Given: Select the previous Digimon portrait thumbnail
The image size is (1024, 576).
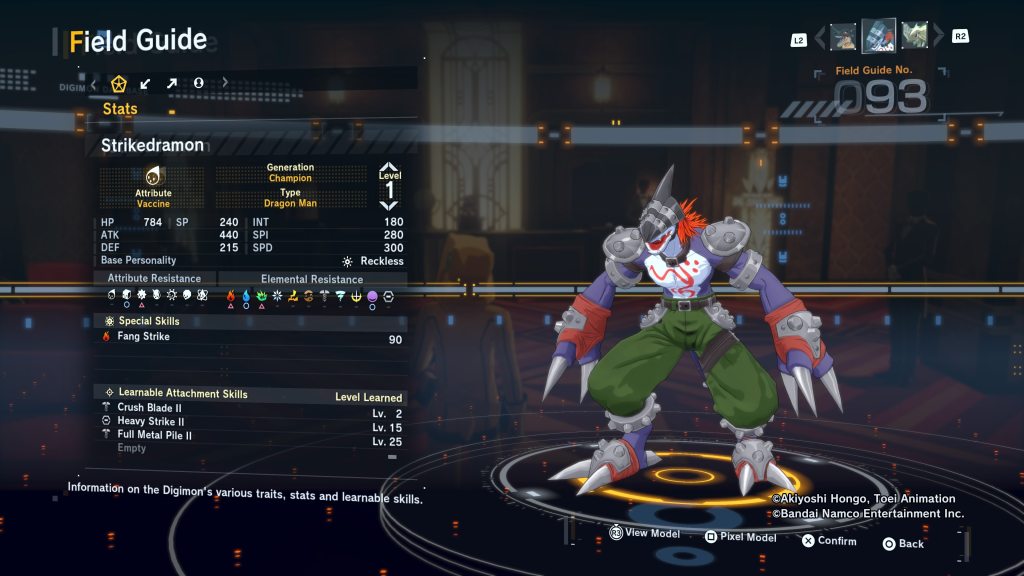Looking at the screenshot, I should [843, 37].
